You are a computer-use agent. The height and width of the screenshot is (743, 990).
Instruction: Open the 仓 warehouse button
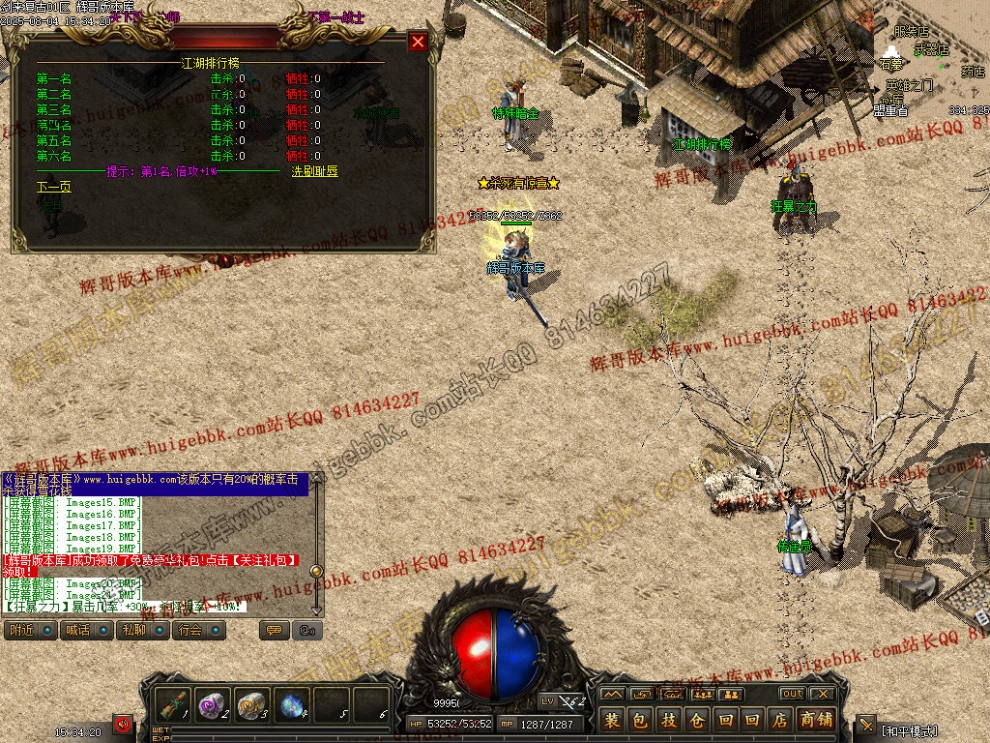tap(696, 719)
